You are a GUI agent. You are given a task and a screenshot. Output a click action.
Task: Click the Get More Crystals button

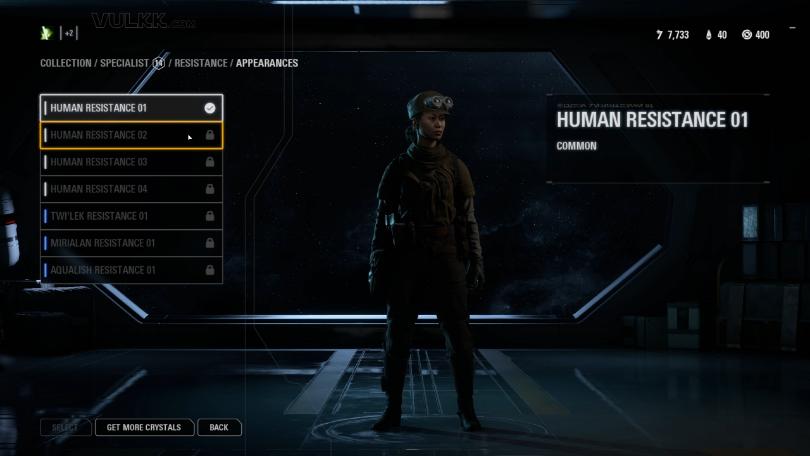click(144, 427)
